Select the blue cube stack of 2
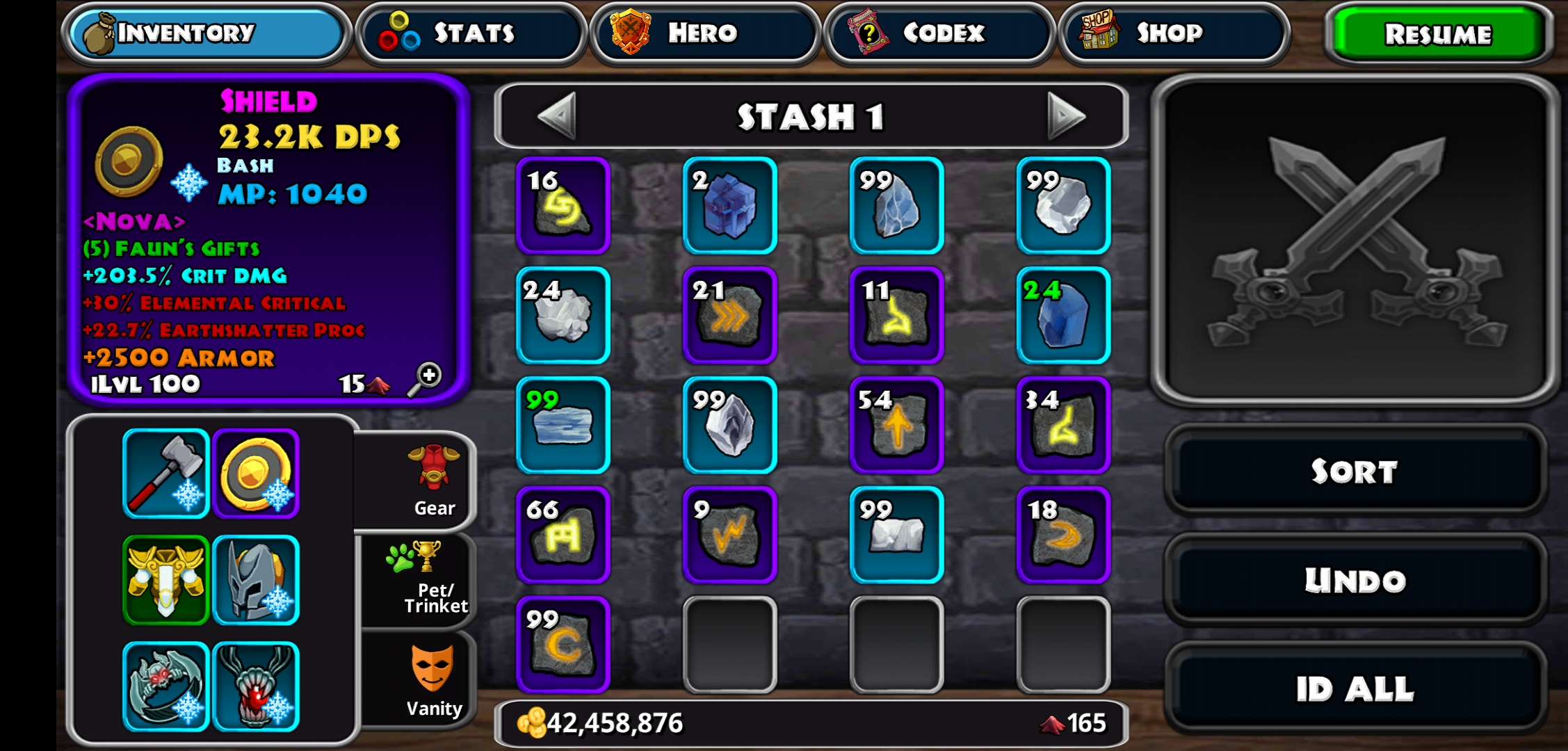This screenshot has width=1568, height=751. [729, 206]
